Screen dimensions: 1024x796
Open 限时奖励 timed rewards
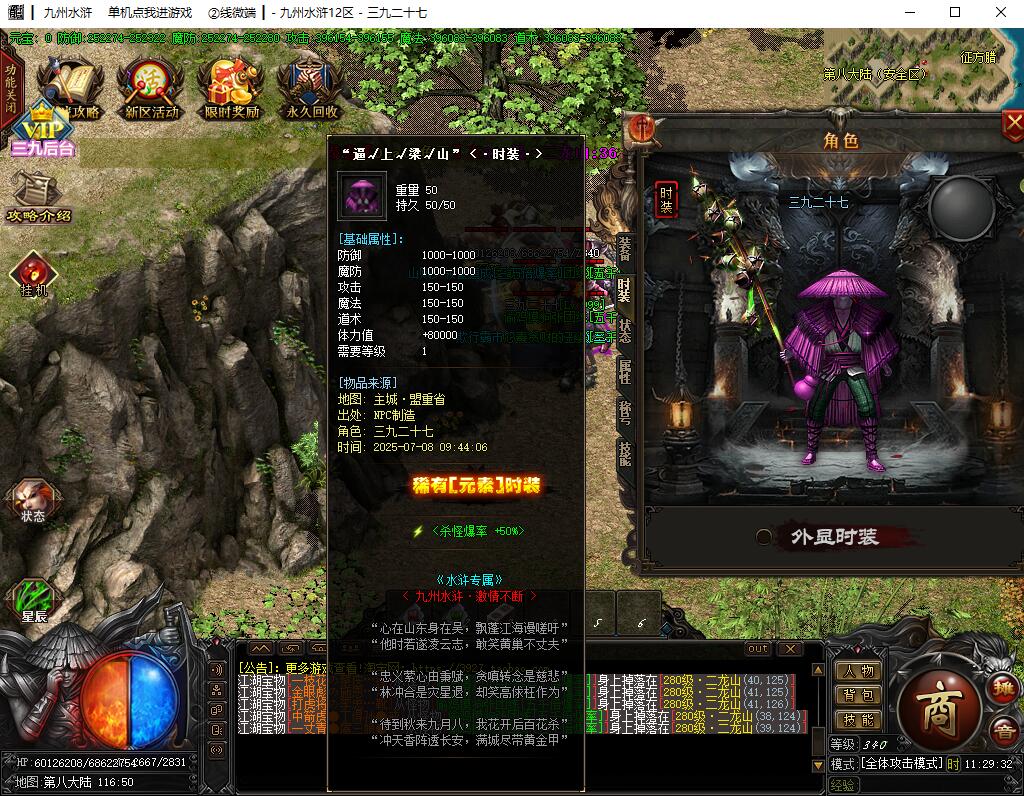[231, 88]
